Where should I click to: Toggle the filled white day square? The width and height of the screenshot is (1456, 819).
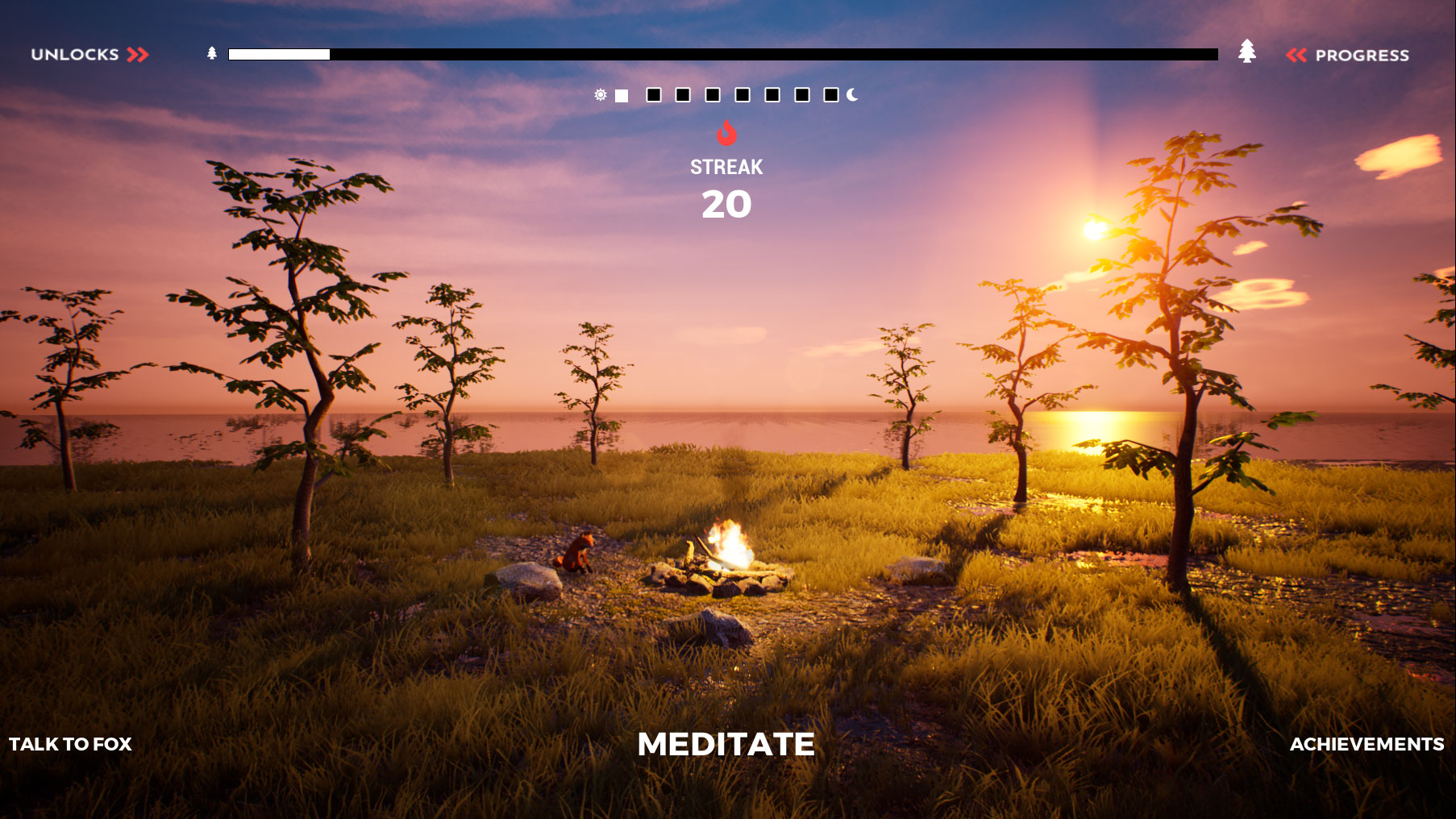pyautogui.click(x=622, y=95)
